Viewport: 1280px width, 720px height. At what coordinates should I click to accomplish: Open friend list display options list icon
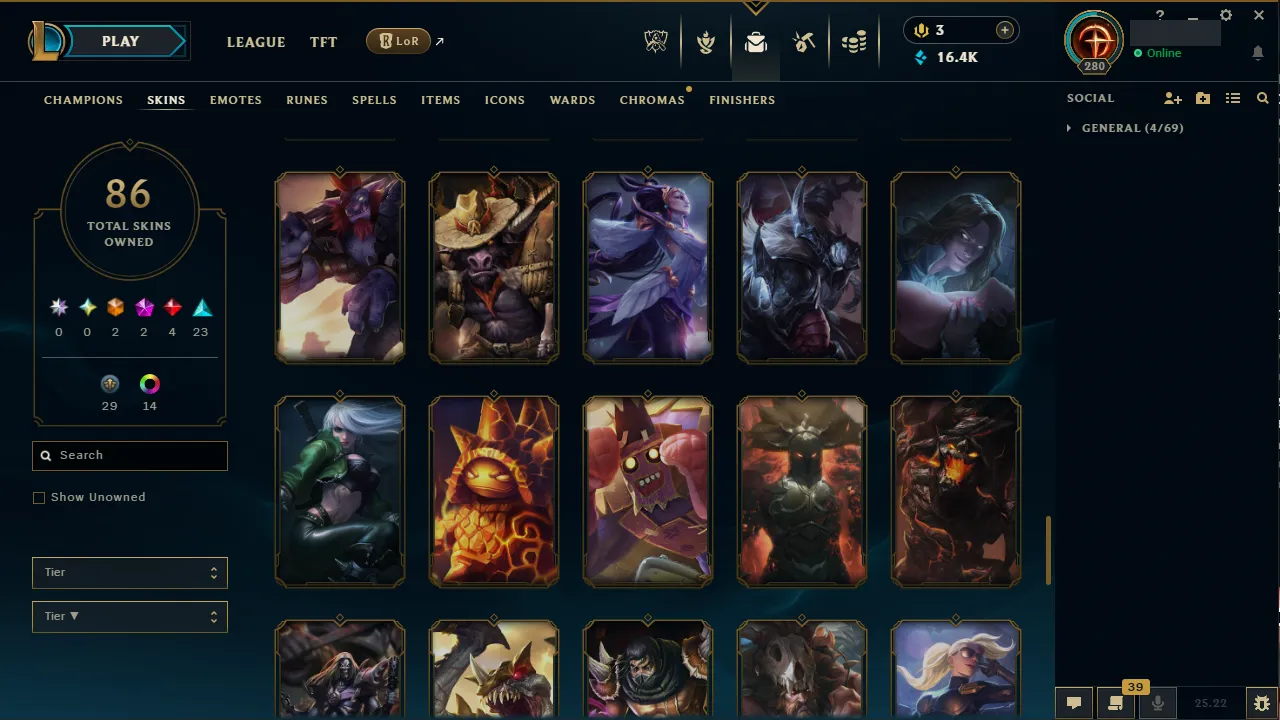pos(1233,98)
